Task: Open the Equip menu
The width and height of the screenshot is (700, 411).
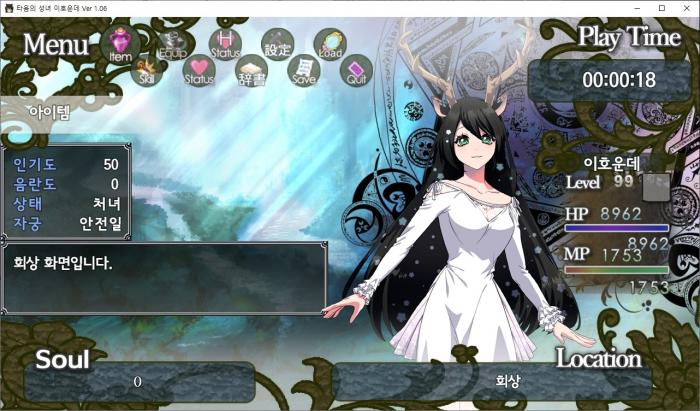Action: pos(172,44)
